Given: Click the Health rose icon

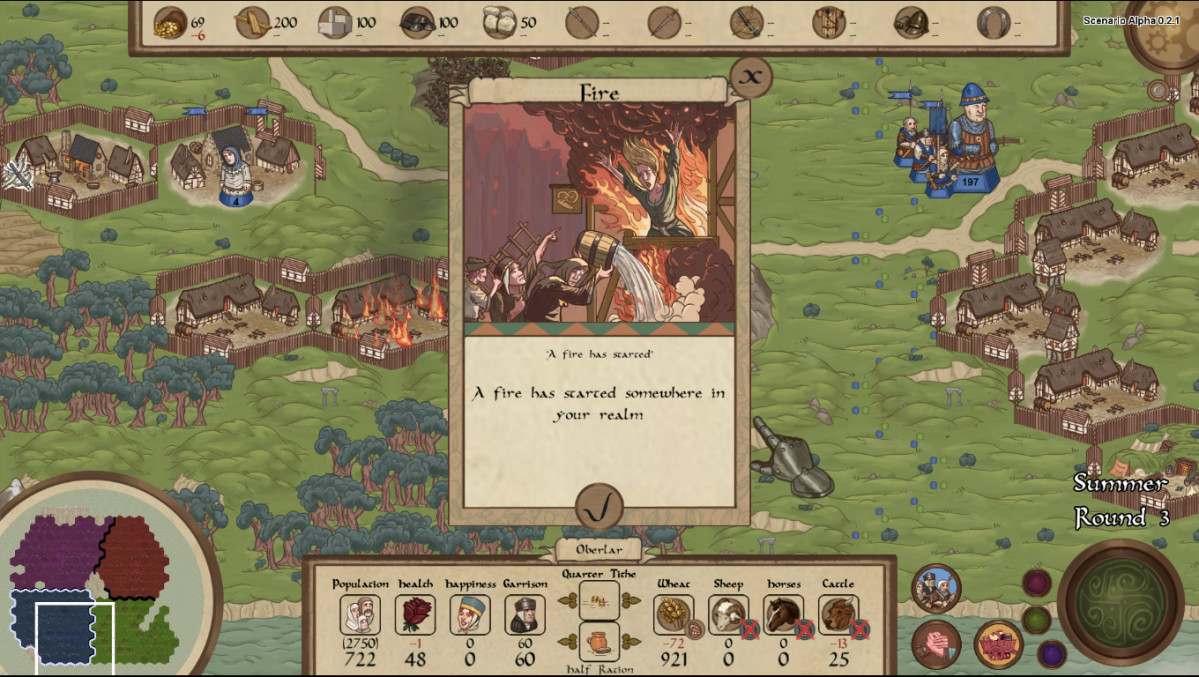Looking at the screenshot, I should pyautogui.click(x=415, y=615).
